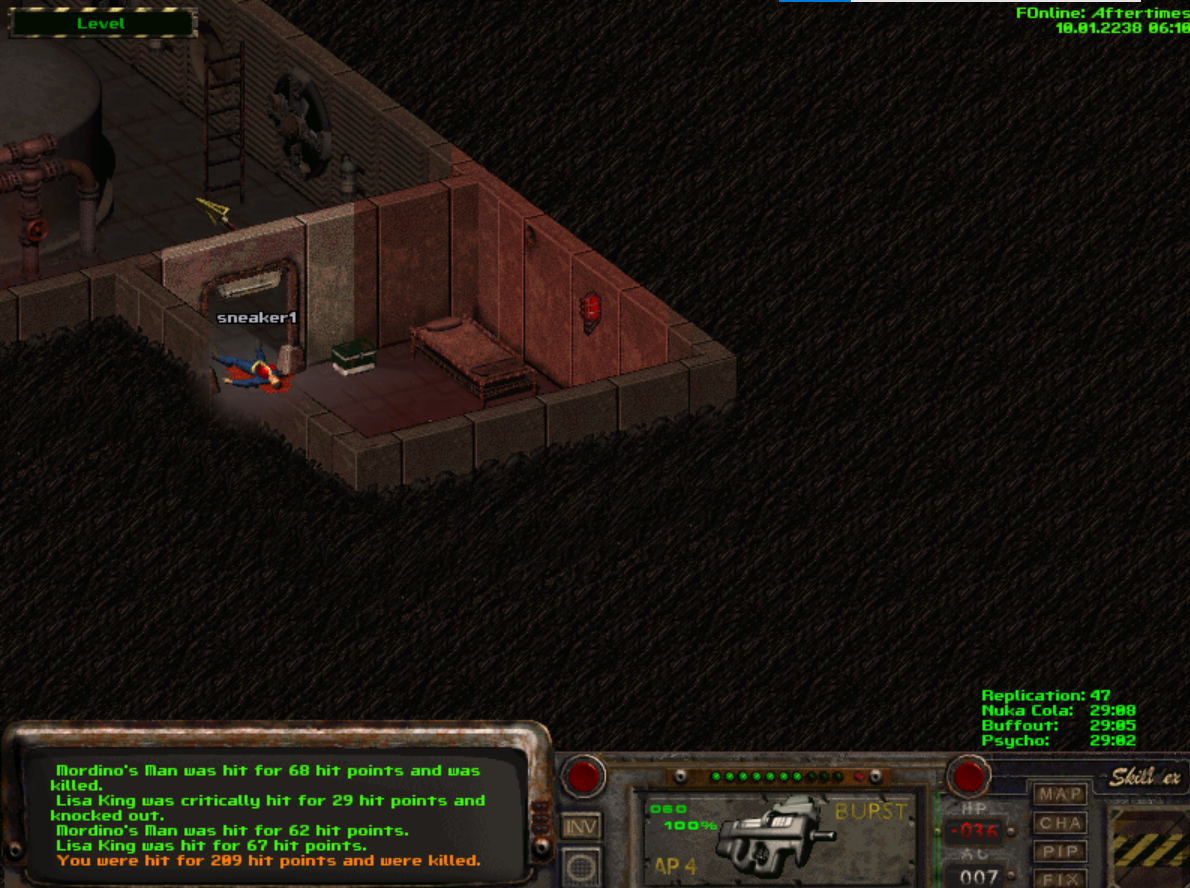Click the FIX button
The width and height of the screenshot is (1190, 888).
point(1060,879)
